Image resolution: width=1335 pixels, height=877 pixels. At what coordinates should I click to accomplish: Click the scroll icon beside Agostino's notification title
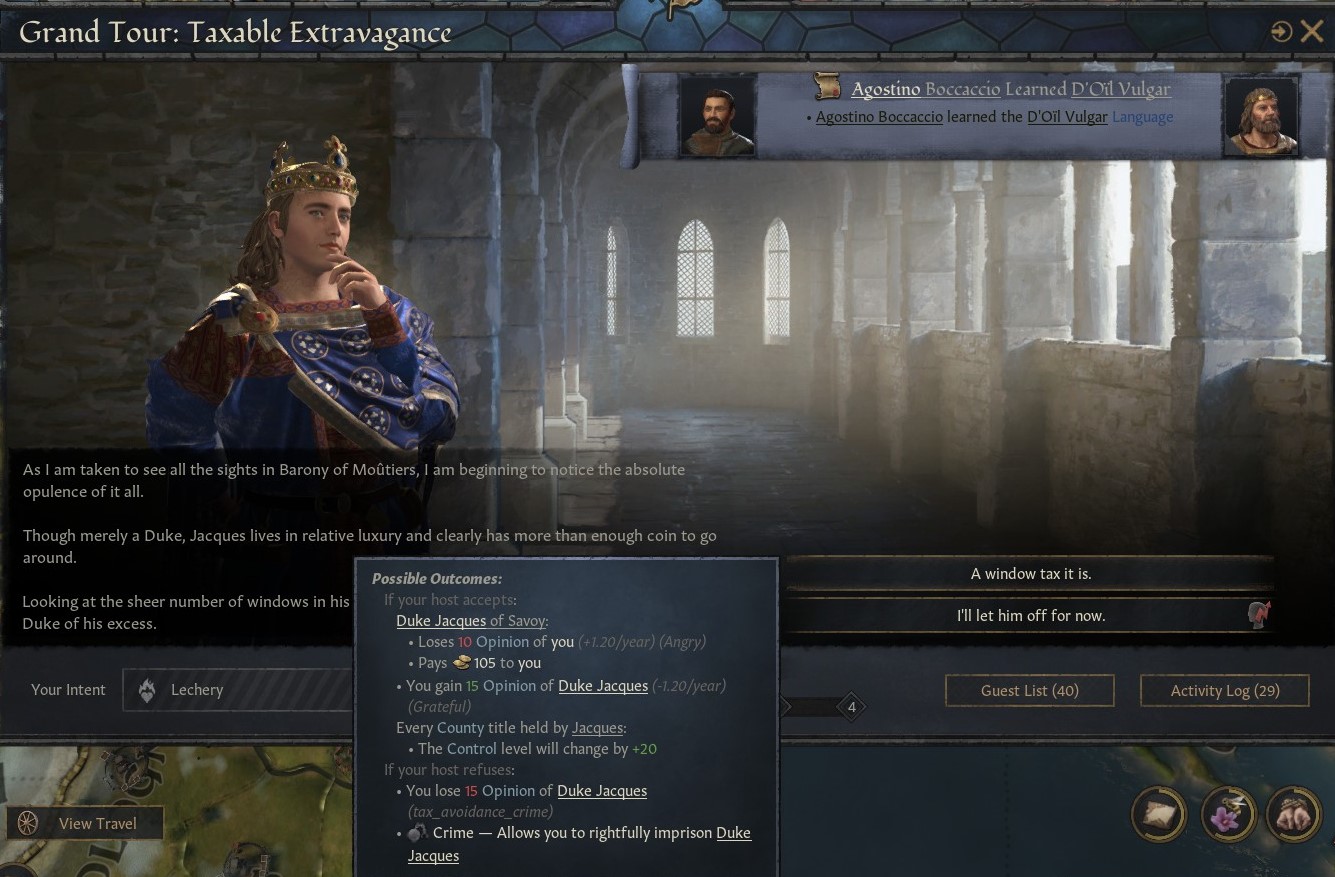click(x=827, y=86)
